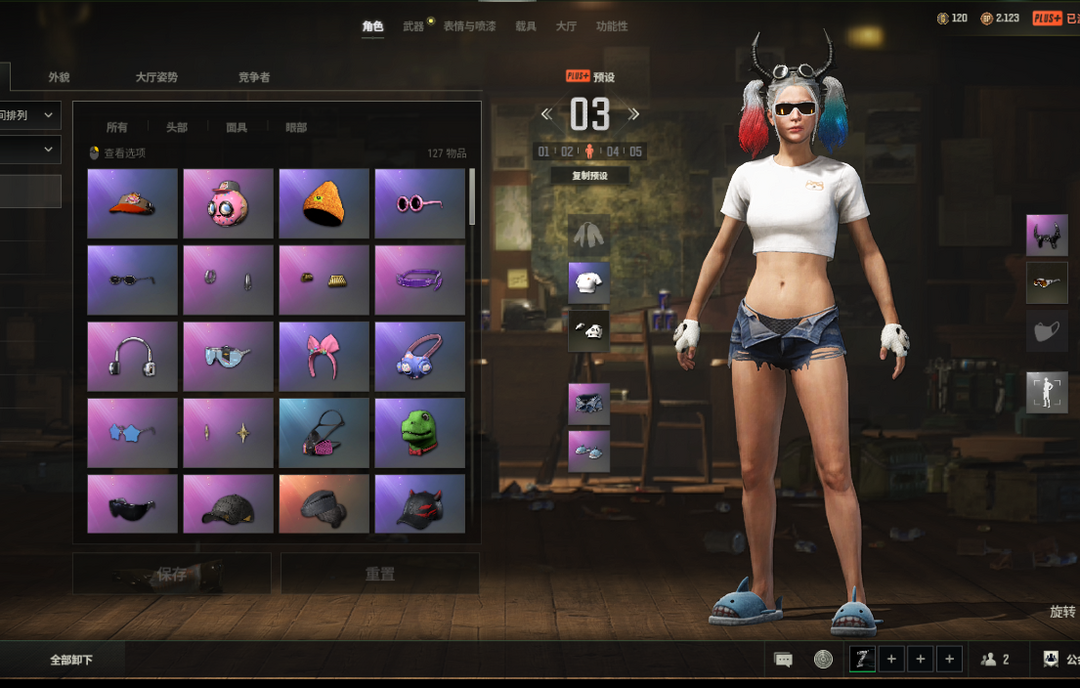Viewport: 1080px width, 688px height.
Task: Select the green frog mask item
Action: pos(420,433)
